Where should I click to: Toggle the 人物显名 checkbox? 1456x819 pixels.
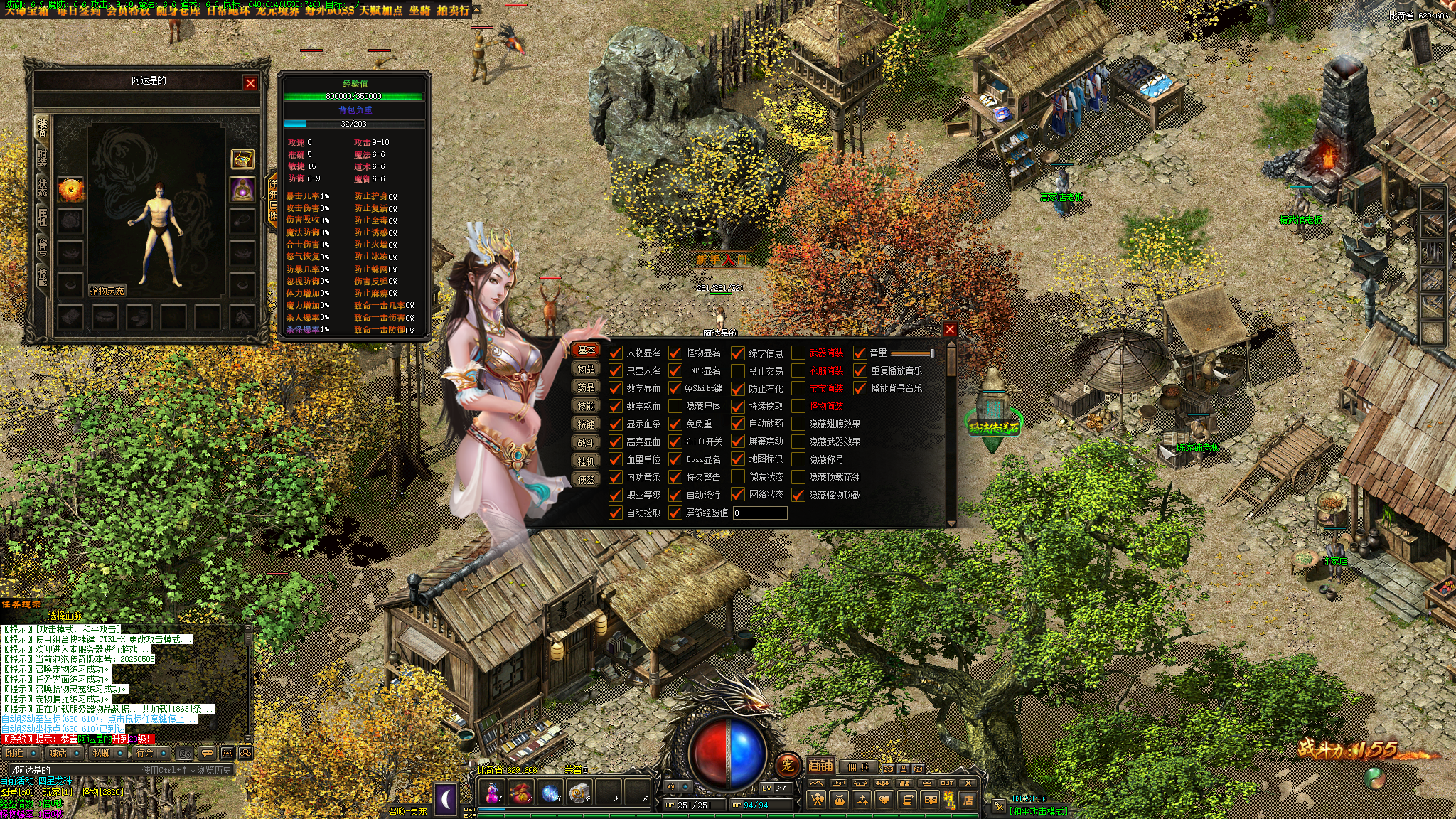click(x=616, y=353)
